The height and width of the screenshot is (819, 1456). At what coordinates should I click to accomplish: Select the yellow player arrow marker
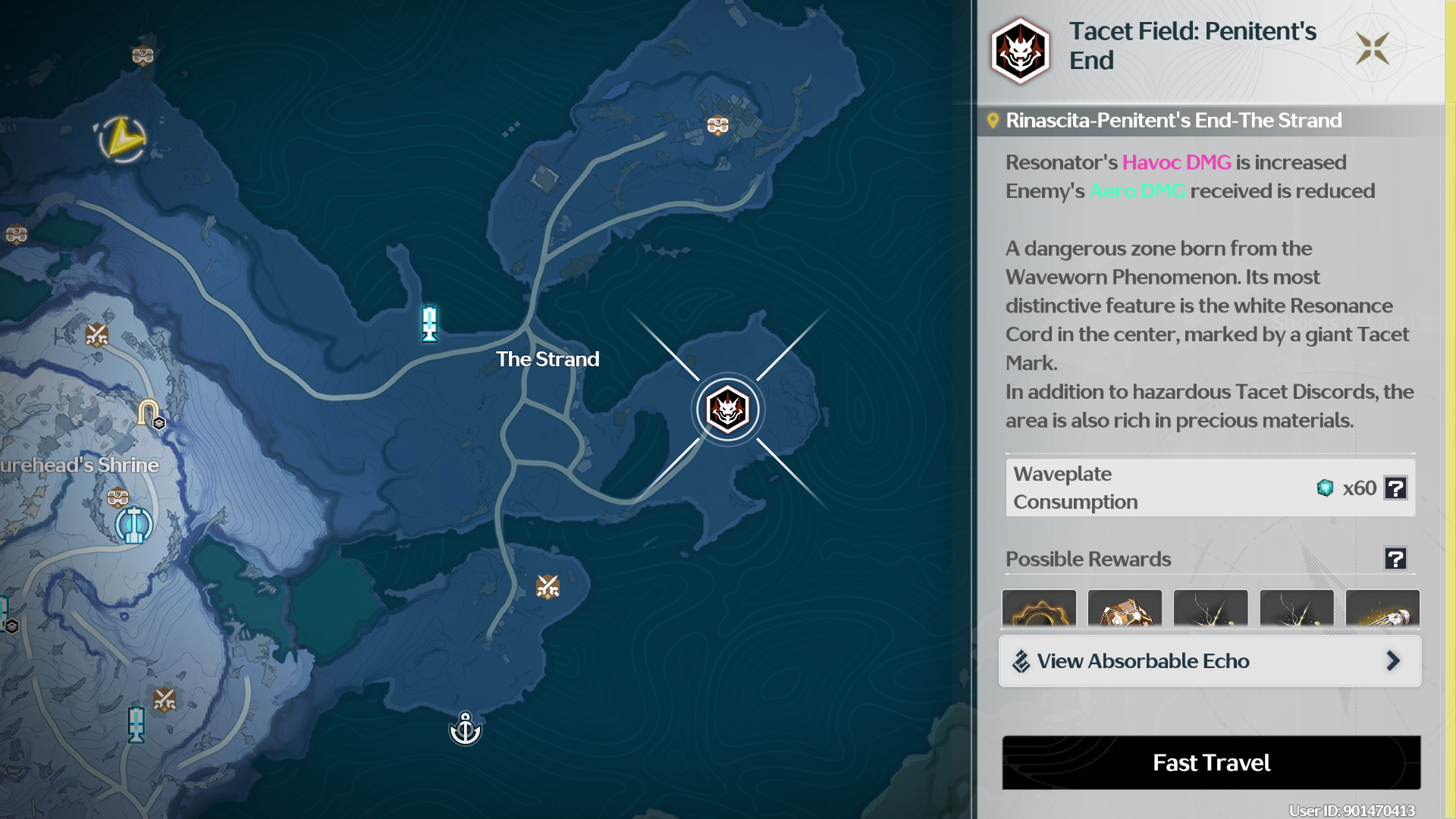click(x=123, y=139)
